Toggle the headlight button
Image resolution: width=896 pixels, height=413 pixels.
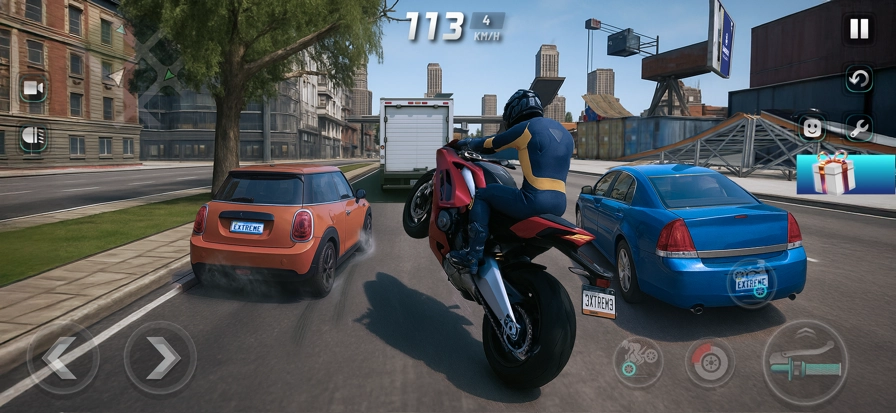tap(33, 136)
